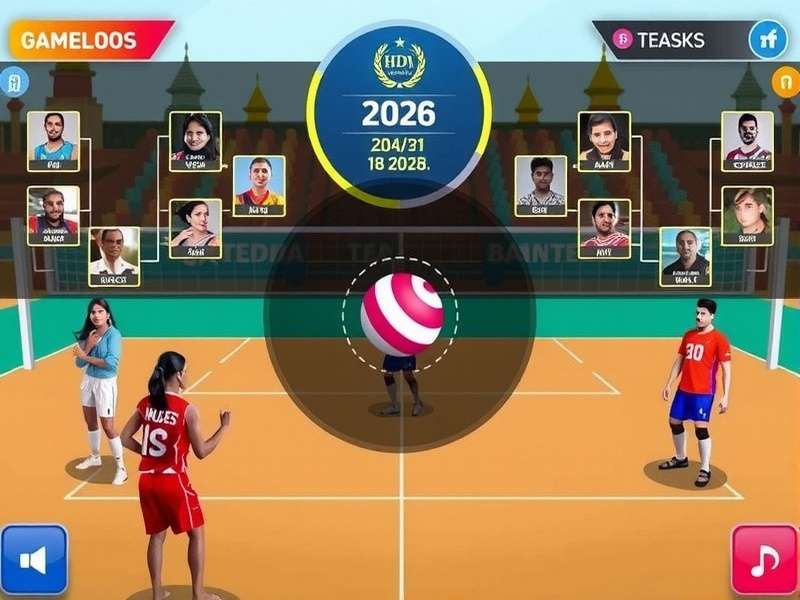Image resolution: width=800 pixels, height=600 pixels.
Task: Click the blue round icon beside TEASKS
Action: click(768, 40)
